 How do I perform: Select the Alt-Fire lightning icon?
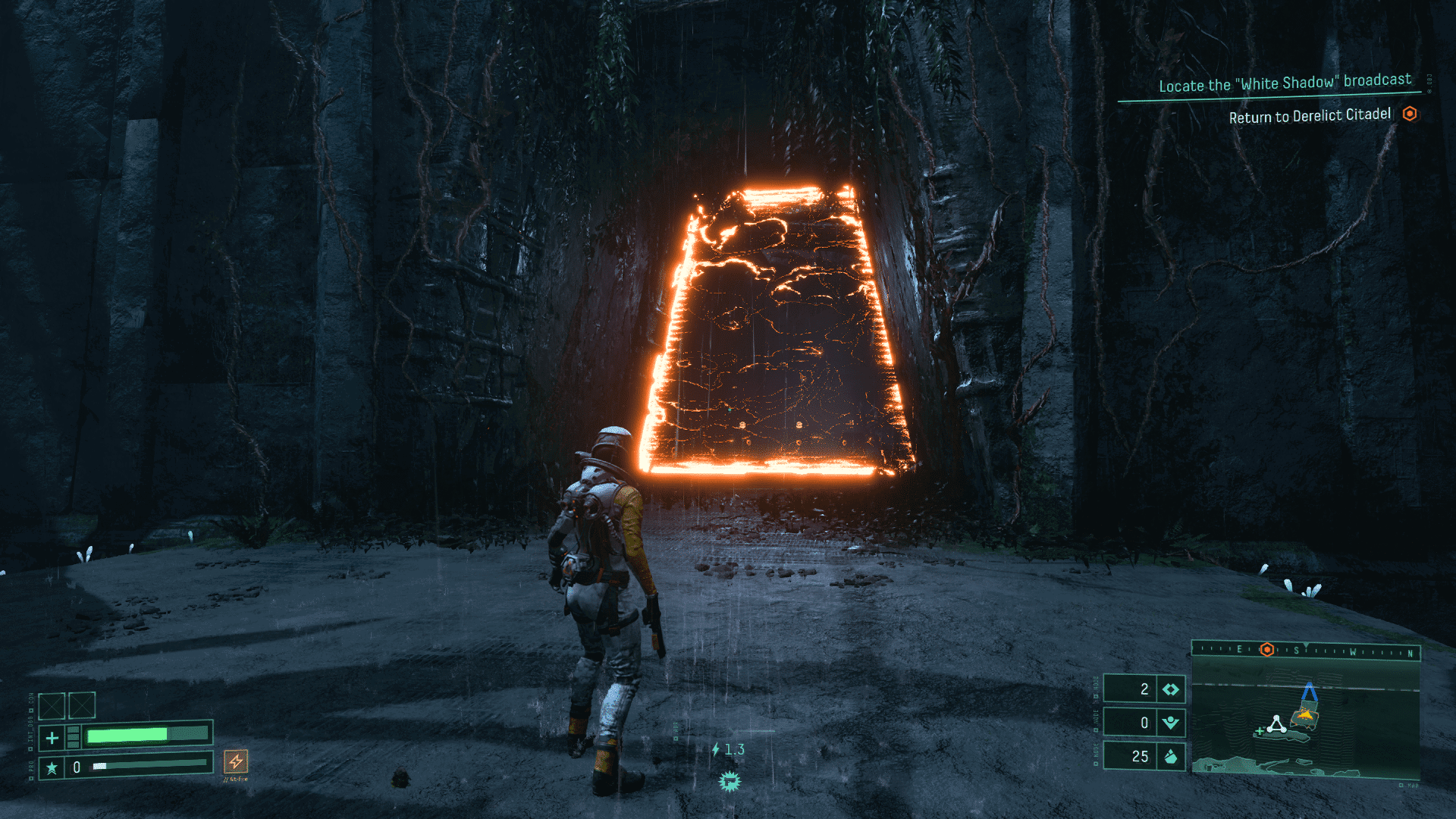pyautogui.click(x=237, y=763)
